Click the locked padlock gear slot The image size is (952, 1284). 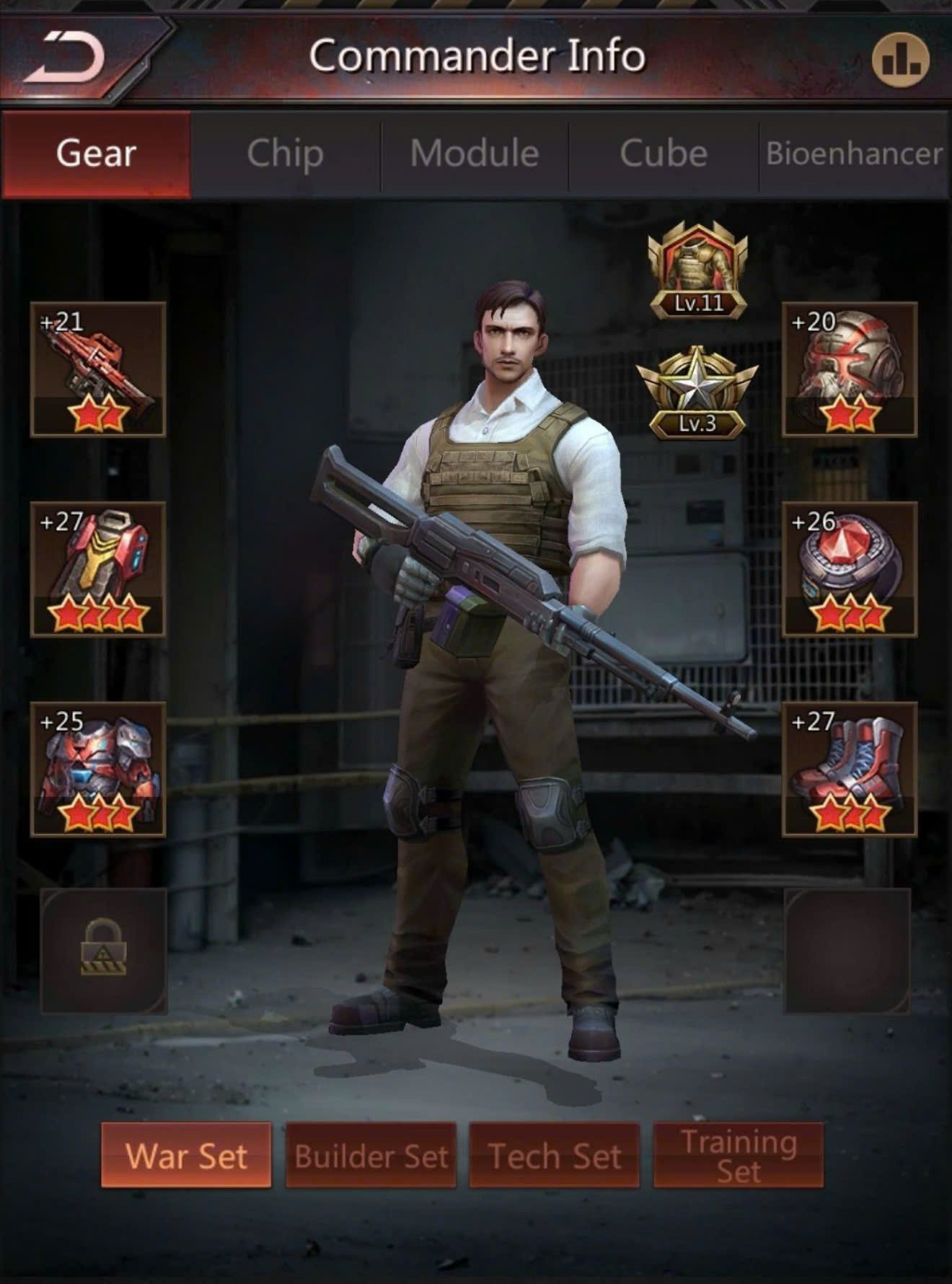coord(104,951)
